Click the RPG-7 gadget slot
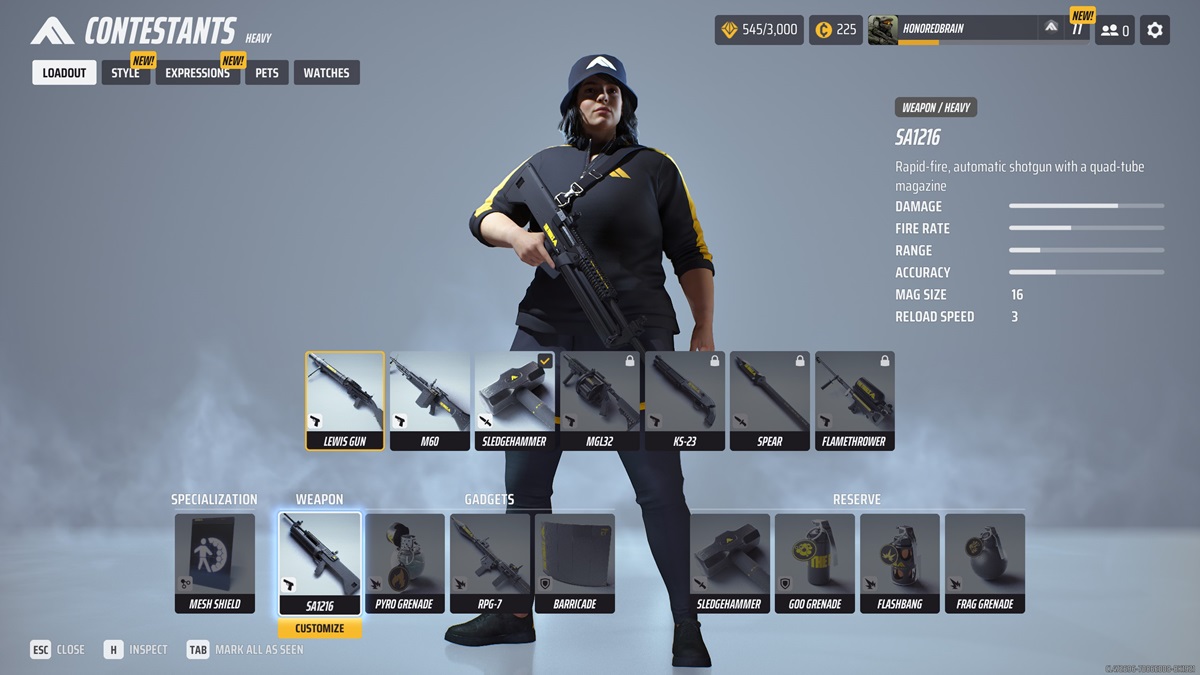Viewport: 1200px width, 675px height. tap(490, 562)
